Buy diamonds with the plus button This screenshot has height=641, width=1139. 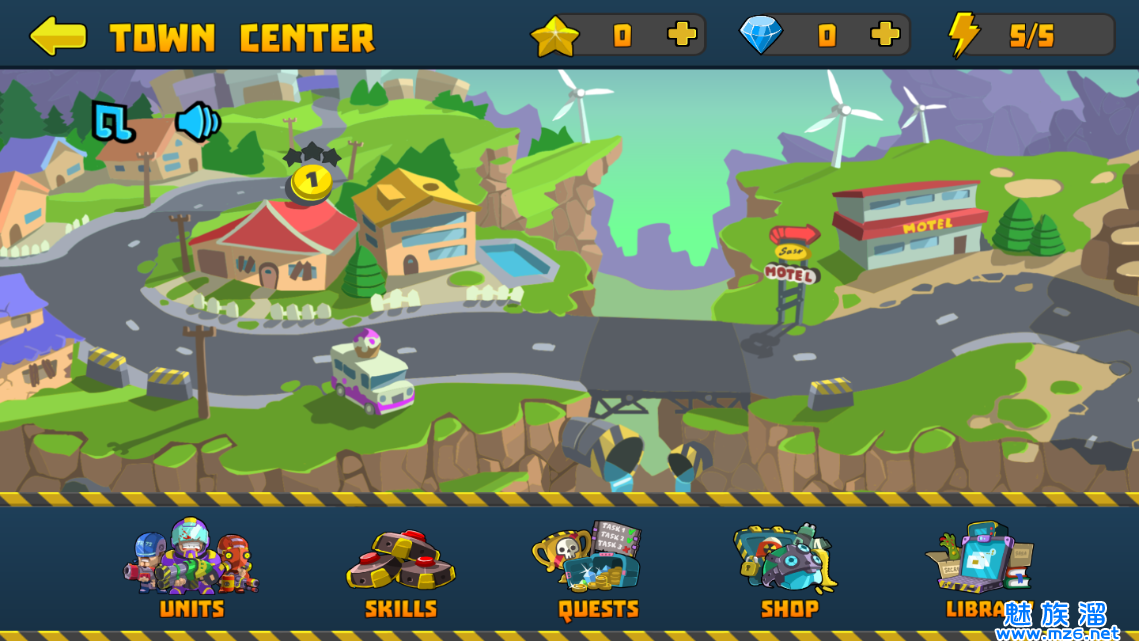885,35
